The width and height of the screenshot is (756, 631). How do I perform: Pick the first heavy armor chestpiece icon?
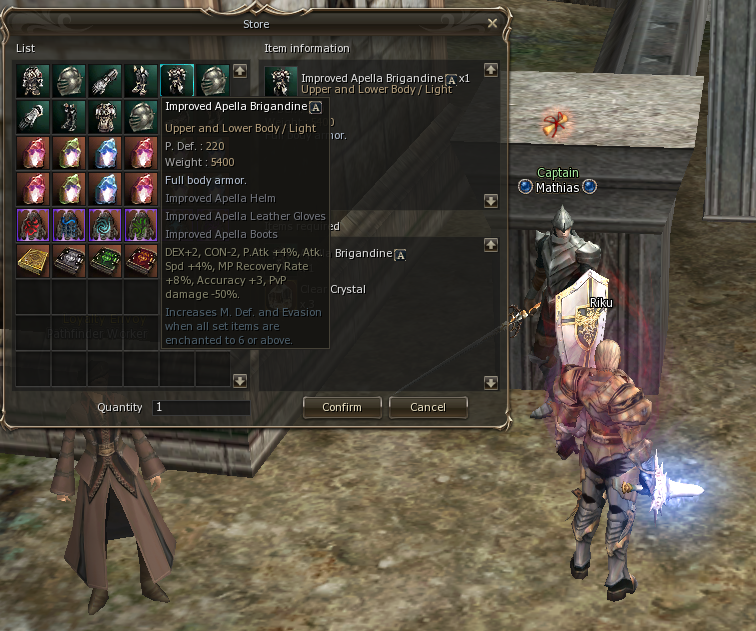[x=33, y=80]
